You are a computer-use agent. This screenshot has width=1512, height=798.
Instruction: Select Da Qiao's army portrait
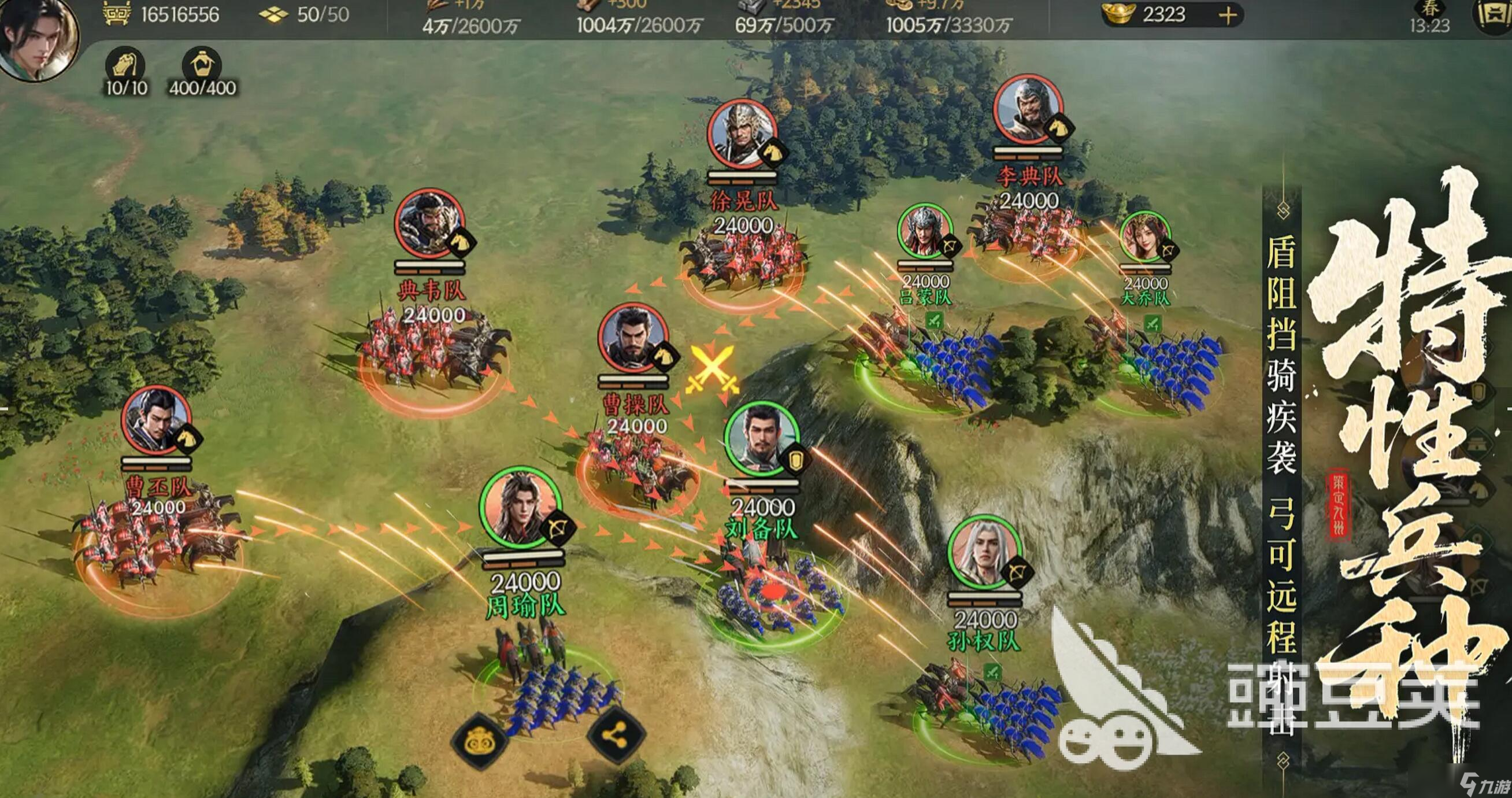(1144, 237)
